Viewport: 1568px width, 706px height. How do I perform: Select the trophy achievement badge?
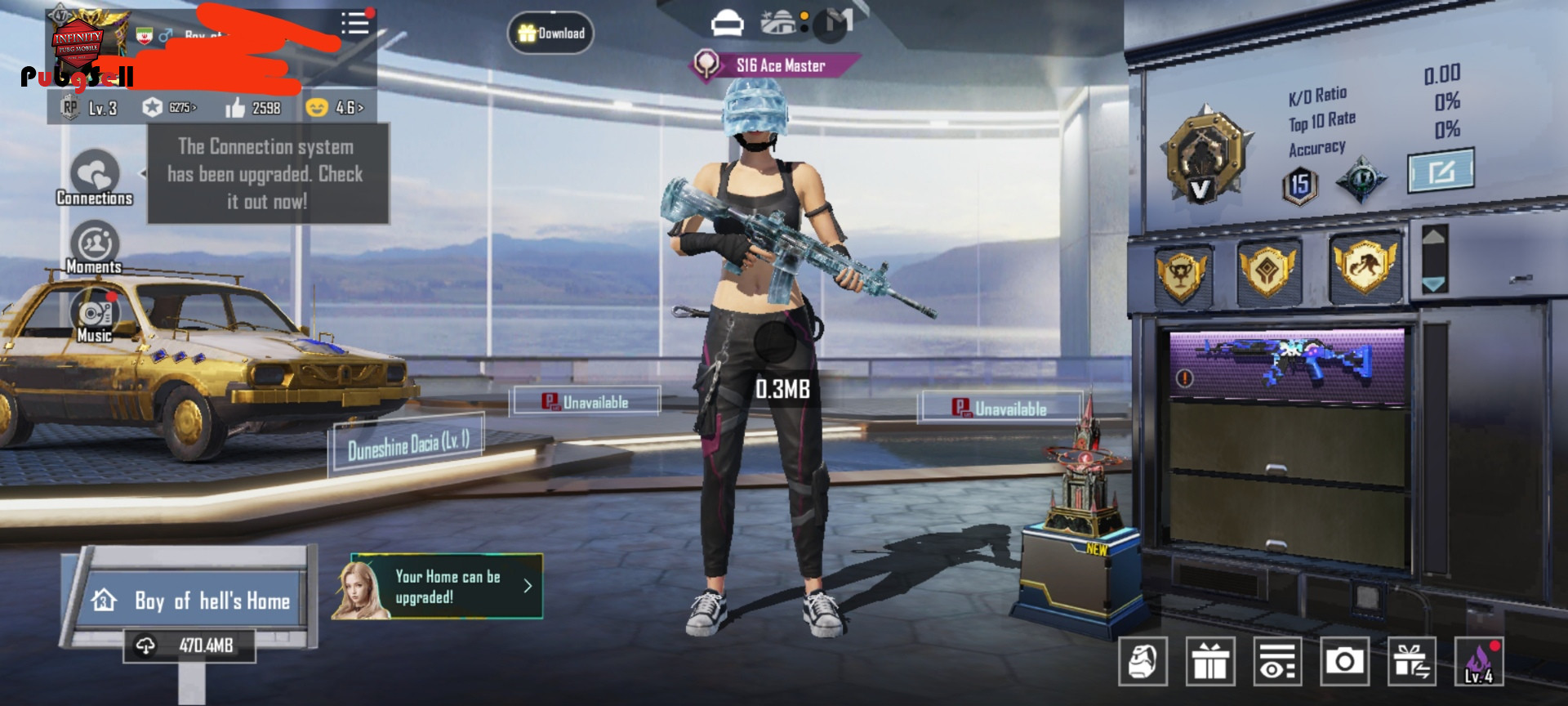tap(1181, 273)
